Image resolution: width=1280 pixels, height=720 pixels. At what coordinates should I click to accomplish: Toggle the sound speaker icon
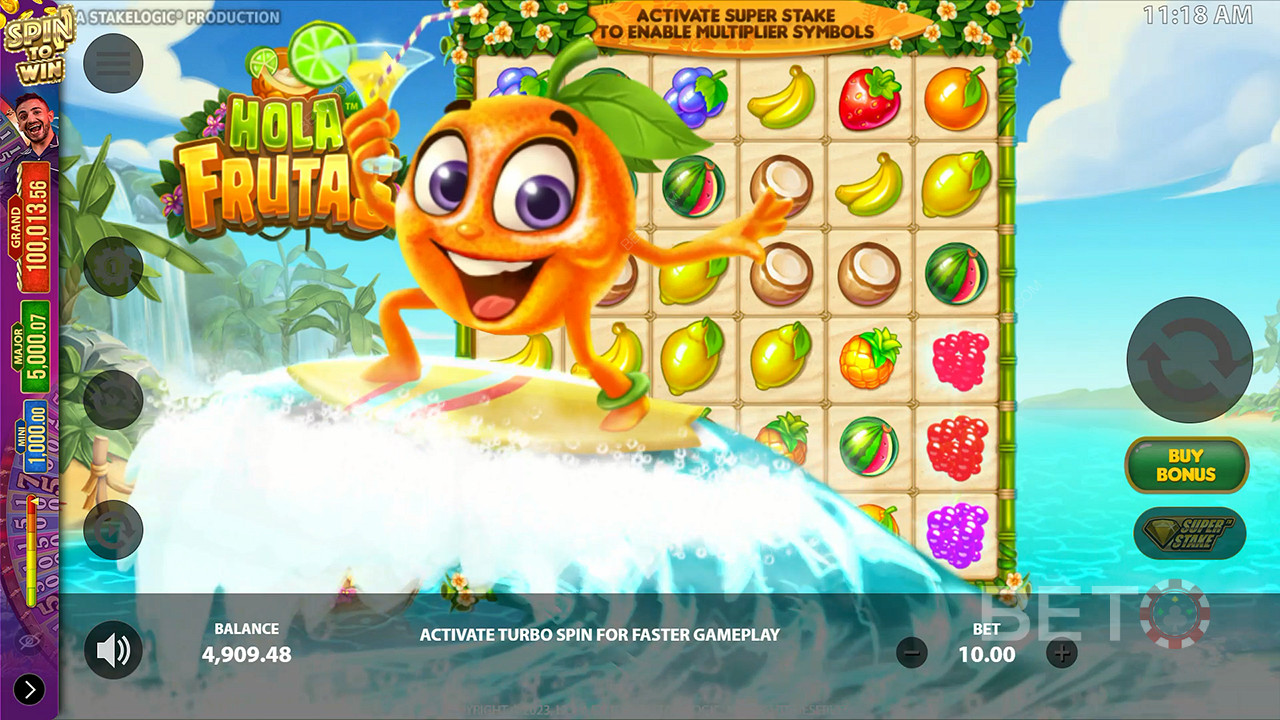tap(113, 651)
